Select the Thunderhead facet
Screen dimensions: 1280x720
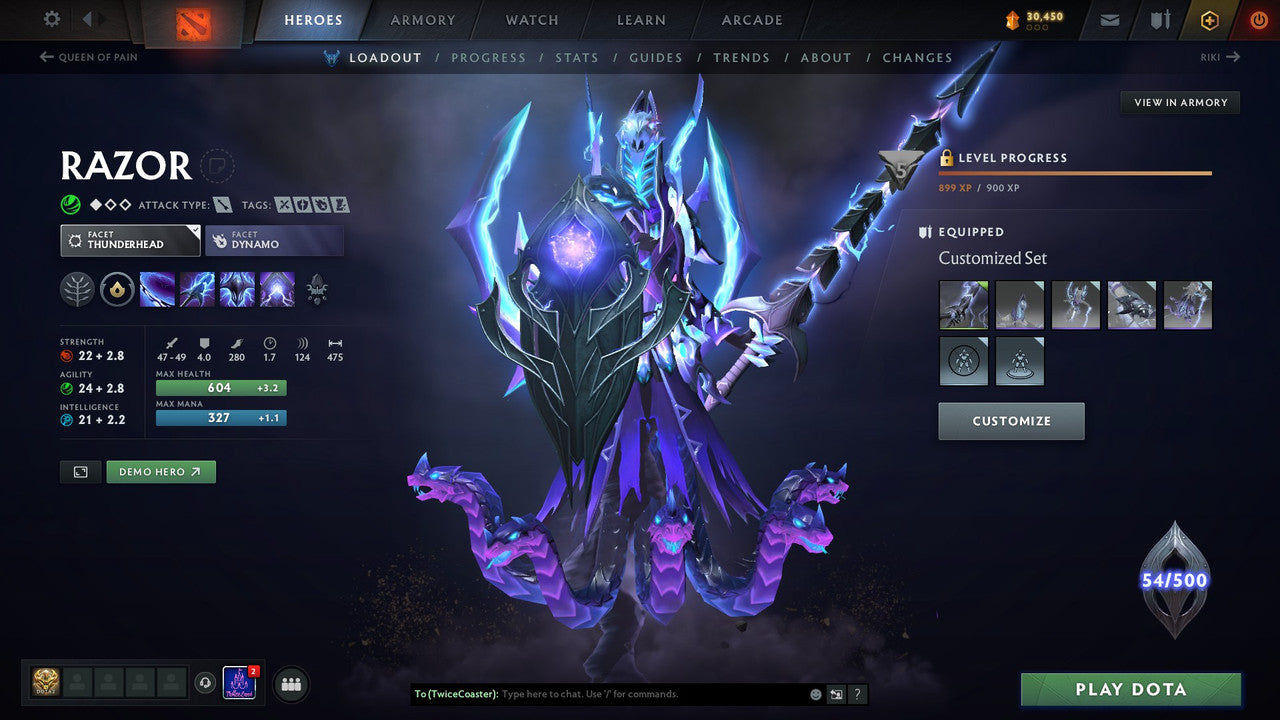point(129,240)
